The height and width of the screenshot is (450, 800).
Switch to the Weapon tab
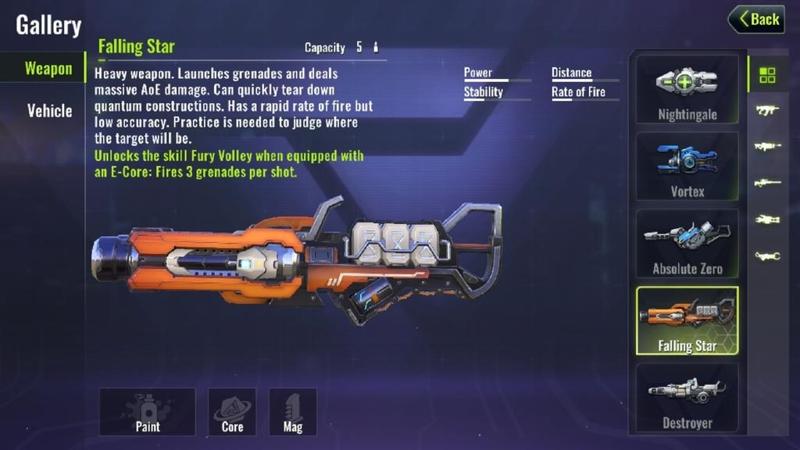click(48, 69)
